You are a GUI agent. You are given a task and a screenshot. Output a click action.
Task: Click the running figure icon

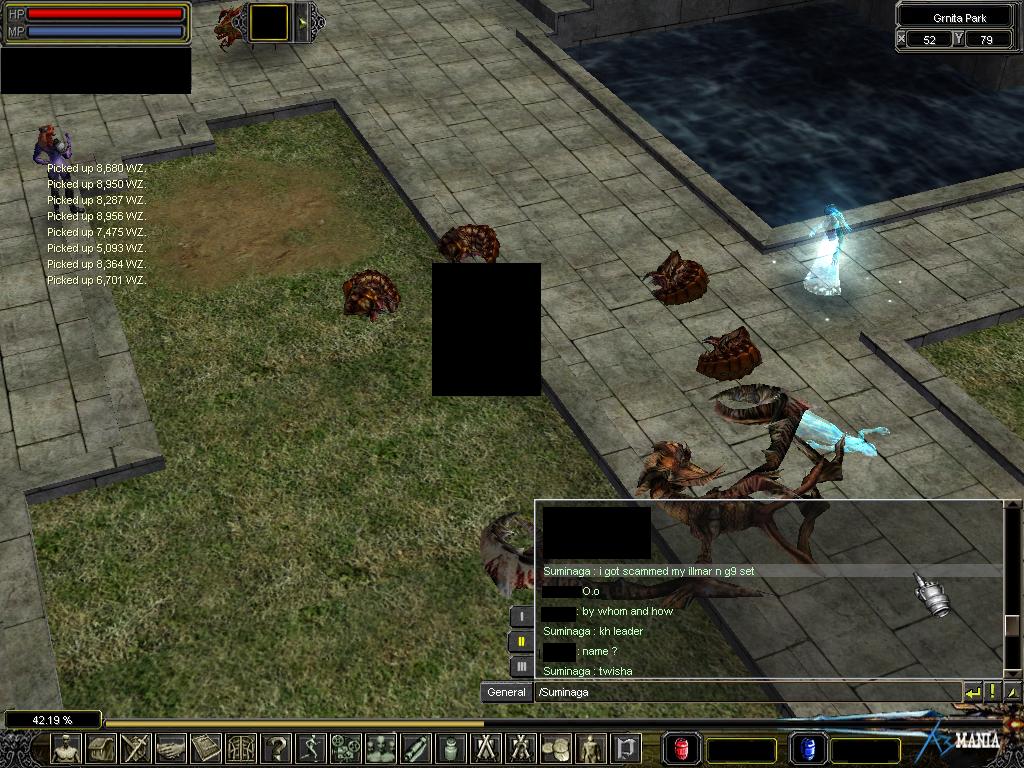(x=312, y=748)
